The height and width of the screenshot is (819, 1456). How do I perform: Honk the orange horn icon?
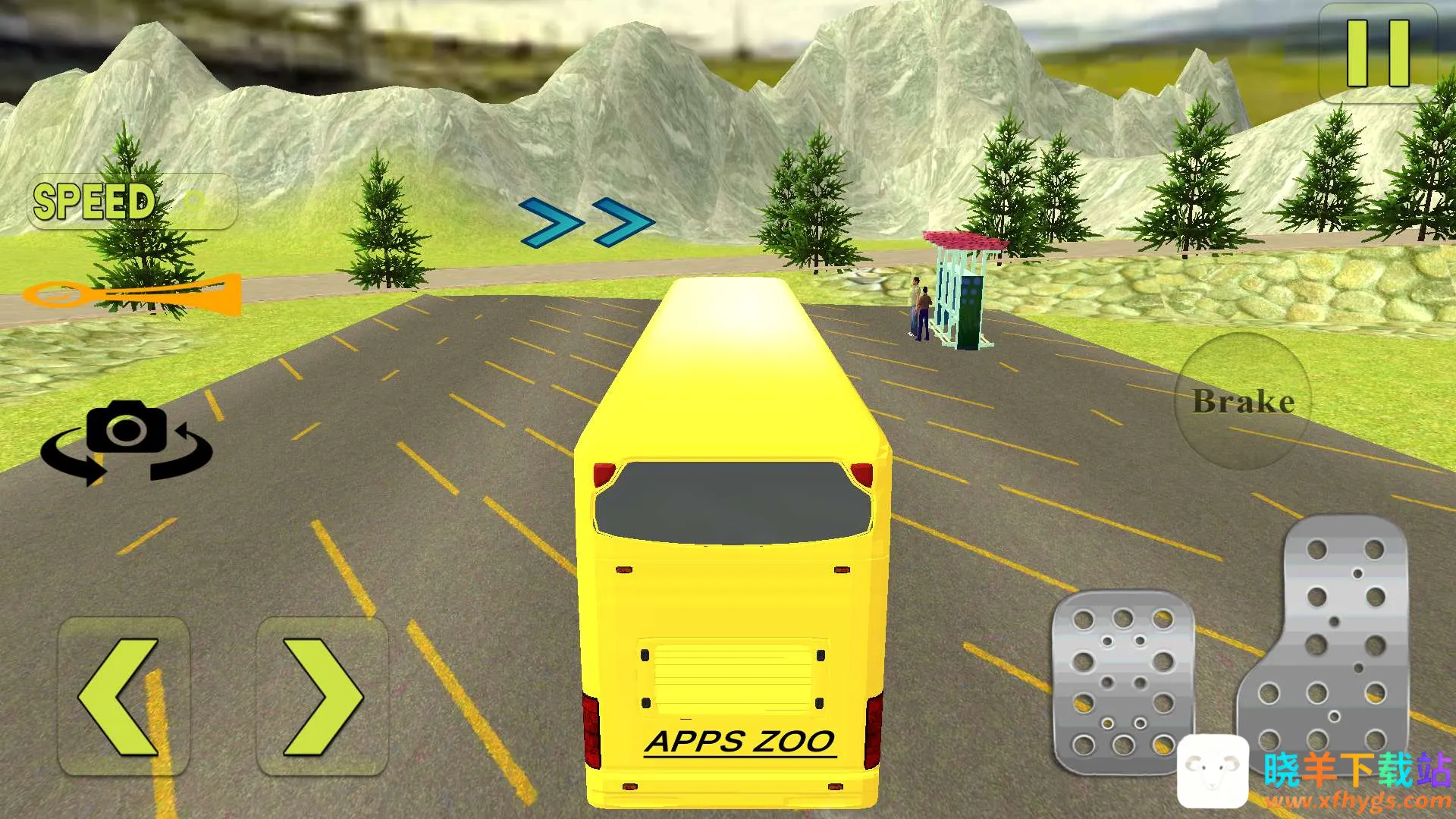pyautogui.click(x=133, y=294)
